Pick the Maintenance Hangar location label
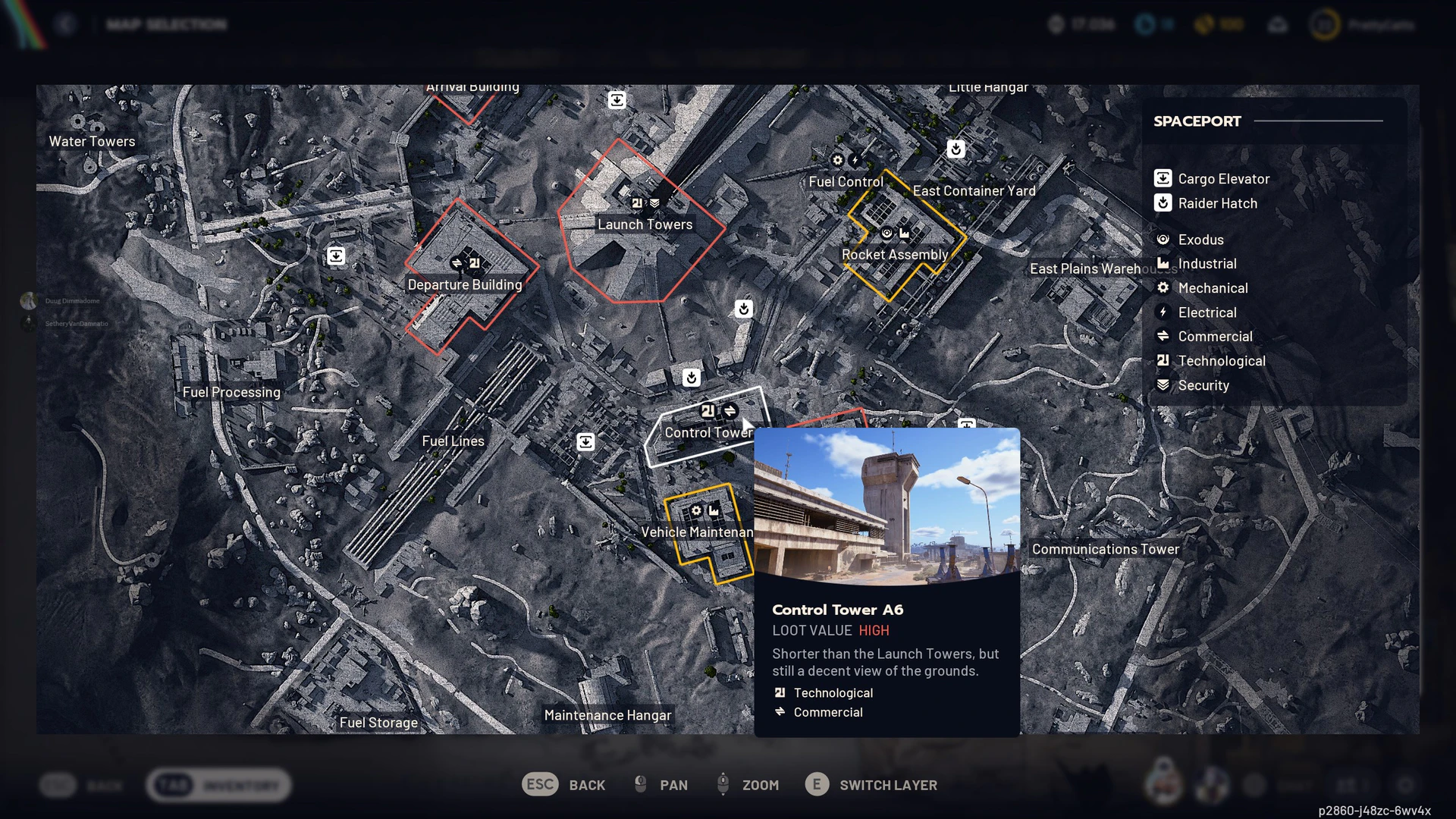 coord(607,715)
